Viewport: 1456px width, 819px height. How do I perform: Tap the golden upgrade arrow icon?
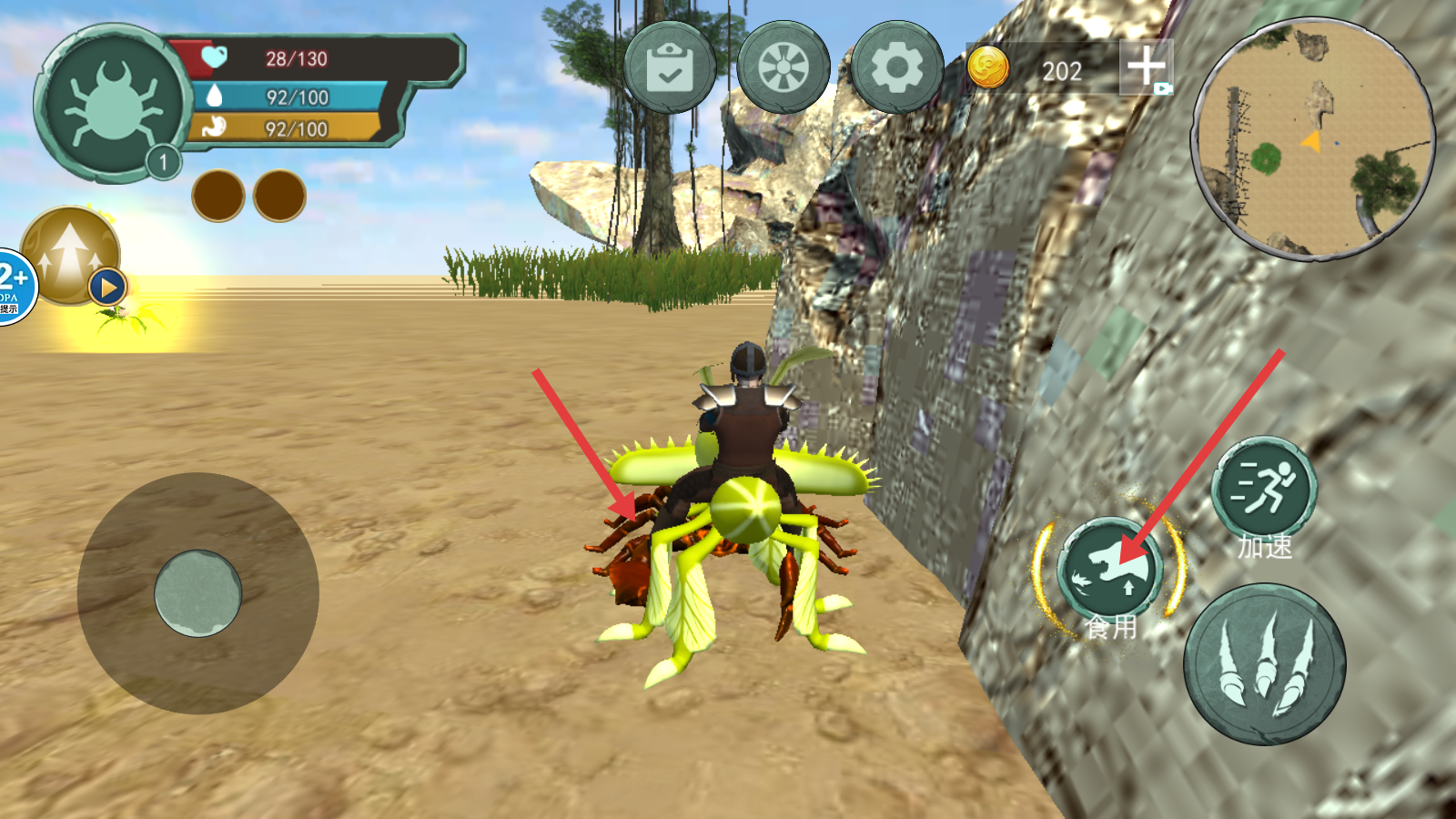70,256
